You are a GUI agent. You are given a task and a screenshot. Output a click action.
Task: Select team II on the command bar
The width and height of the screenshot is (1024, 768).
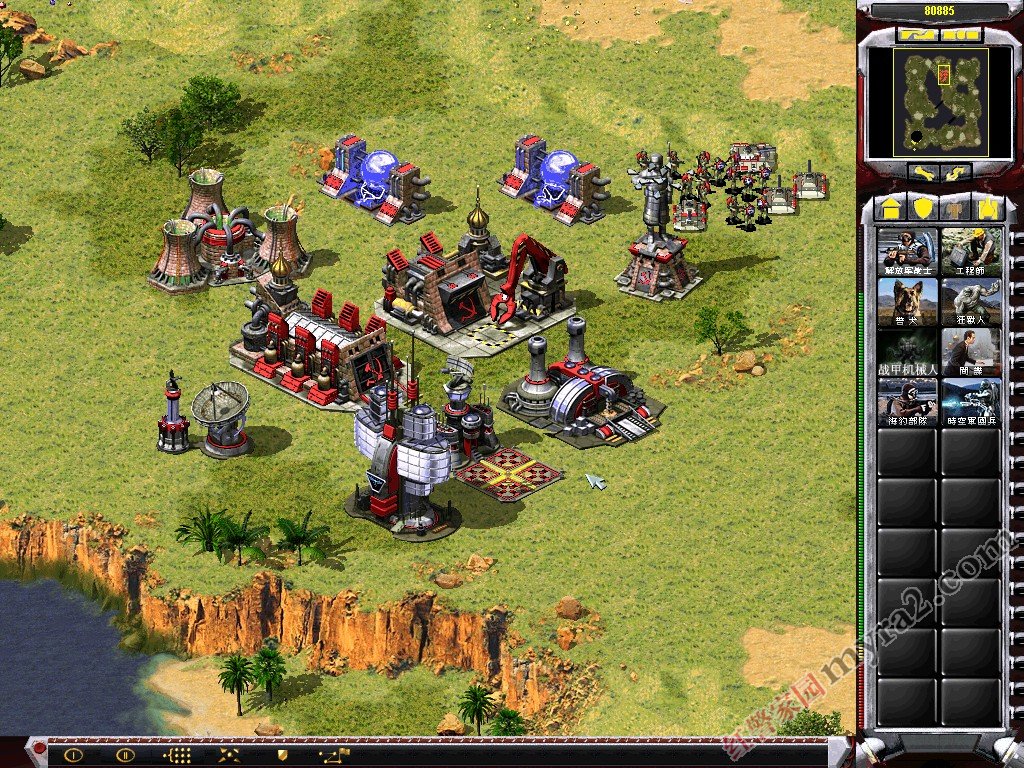point(125,755)
